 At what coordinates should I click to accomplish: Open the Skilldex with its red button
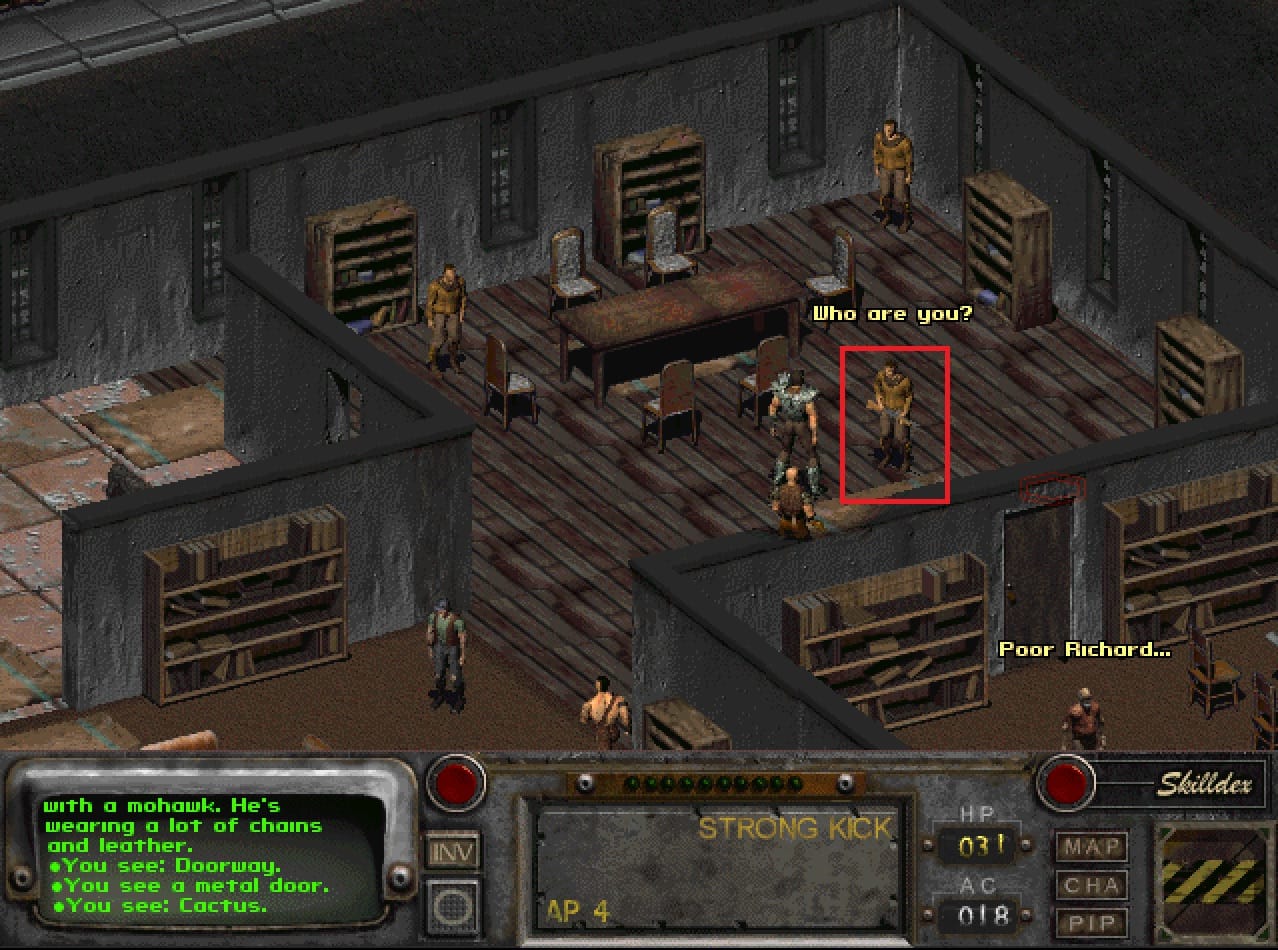(1066, 782)
